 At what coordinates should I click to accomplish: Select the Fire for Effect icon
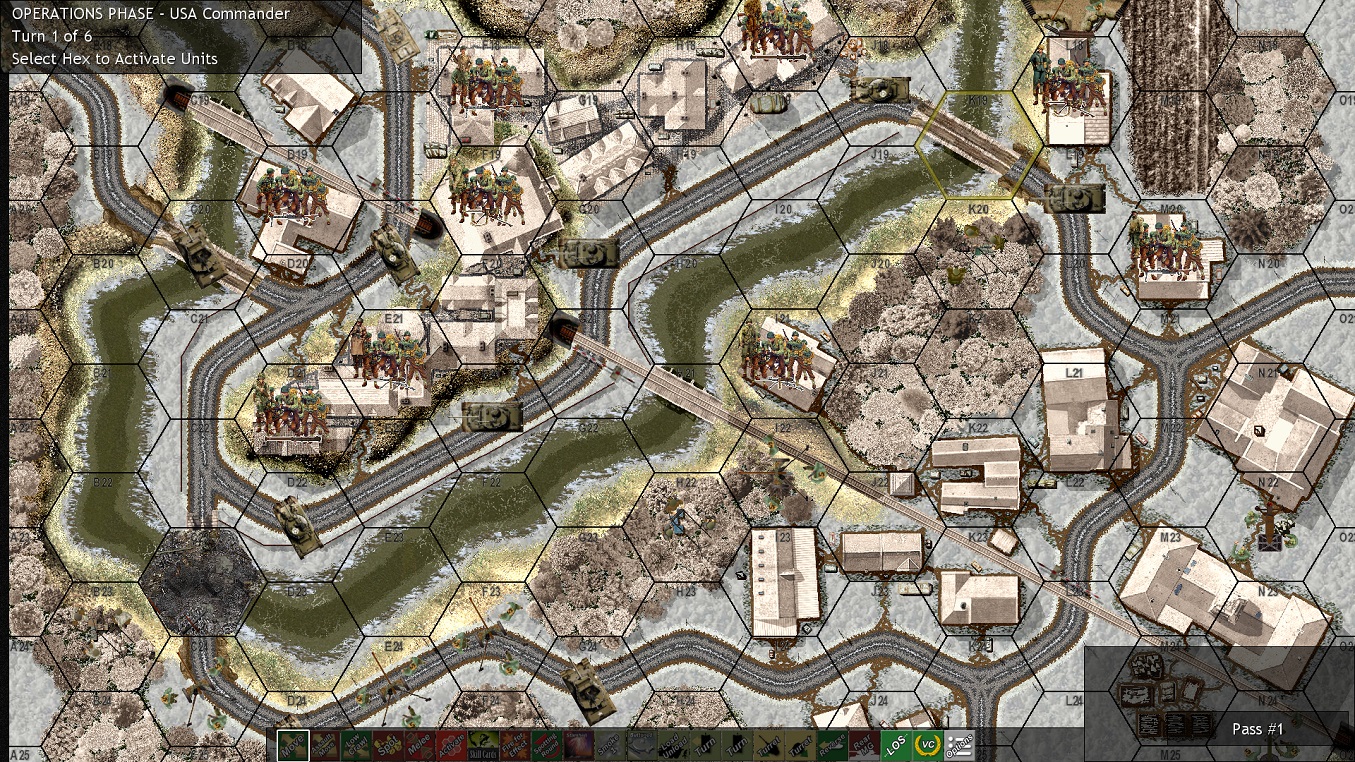tap(514, 744)
